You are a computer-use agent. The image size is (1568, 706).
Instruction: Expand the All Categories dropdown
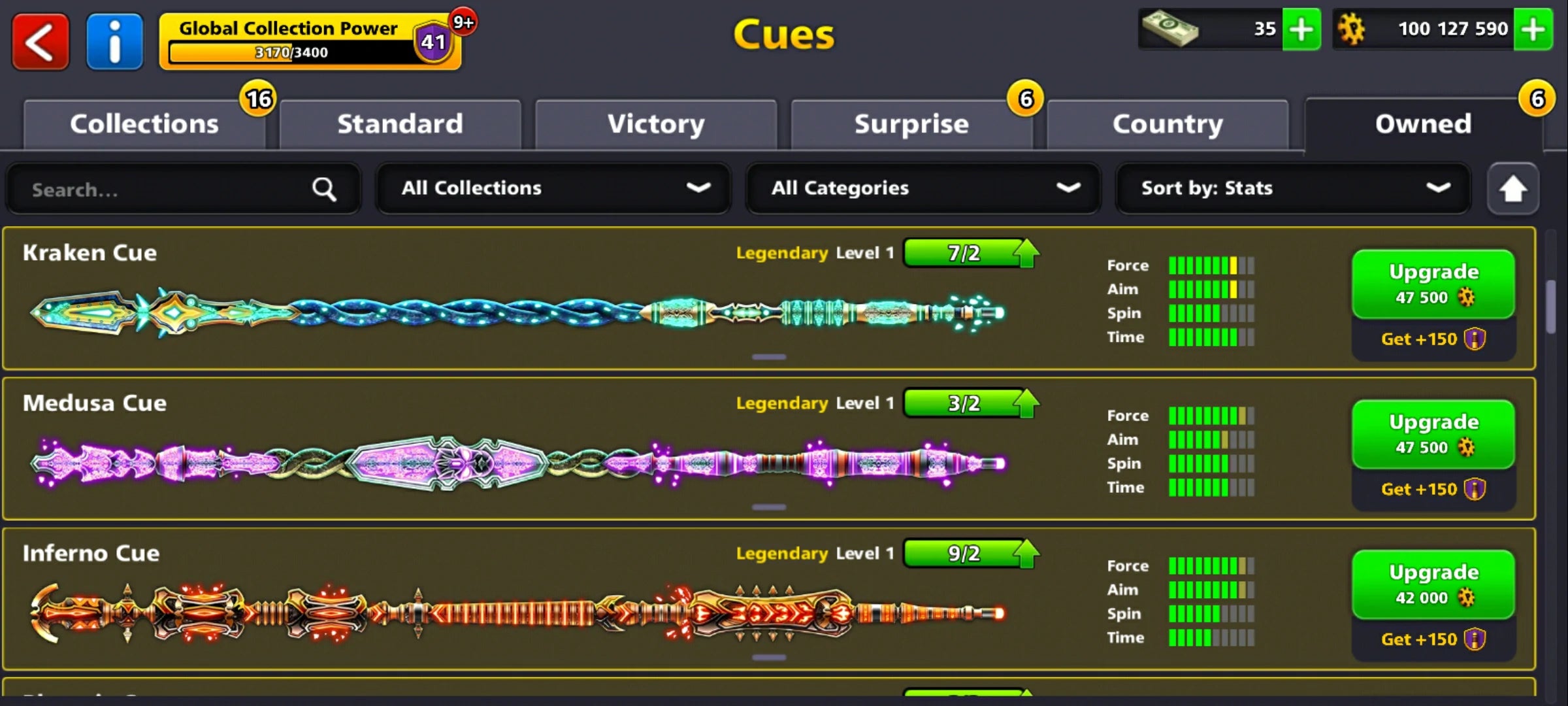coord(923,188)
